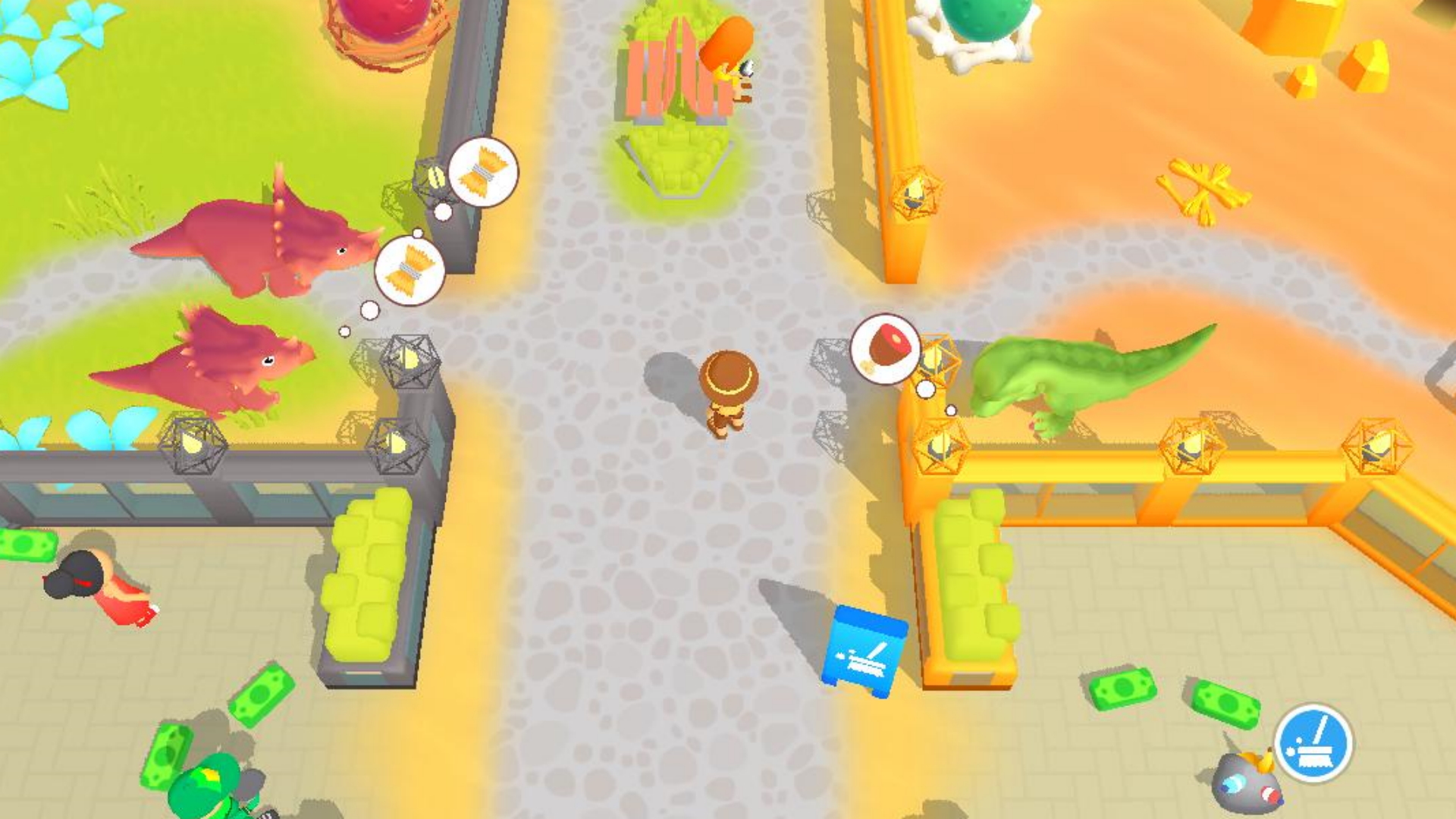Tap the hay icon in the upper triceratops bubble
Viewport: 1456px width, 819px height.
coord(483,173)
